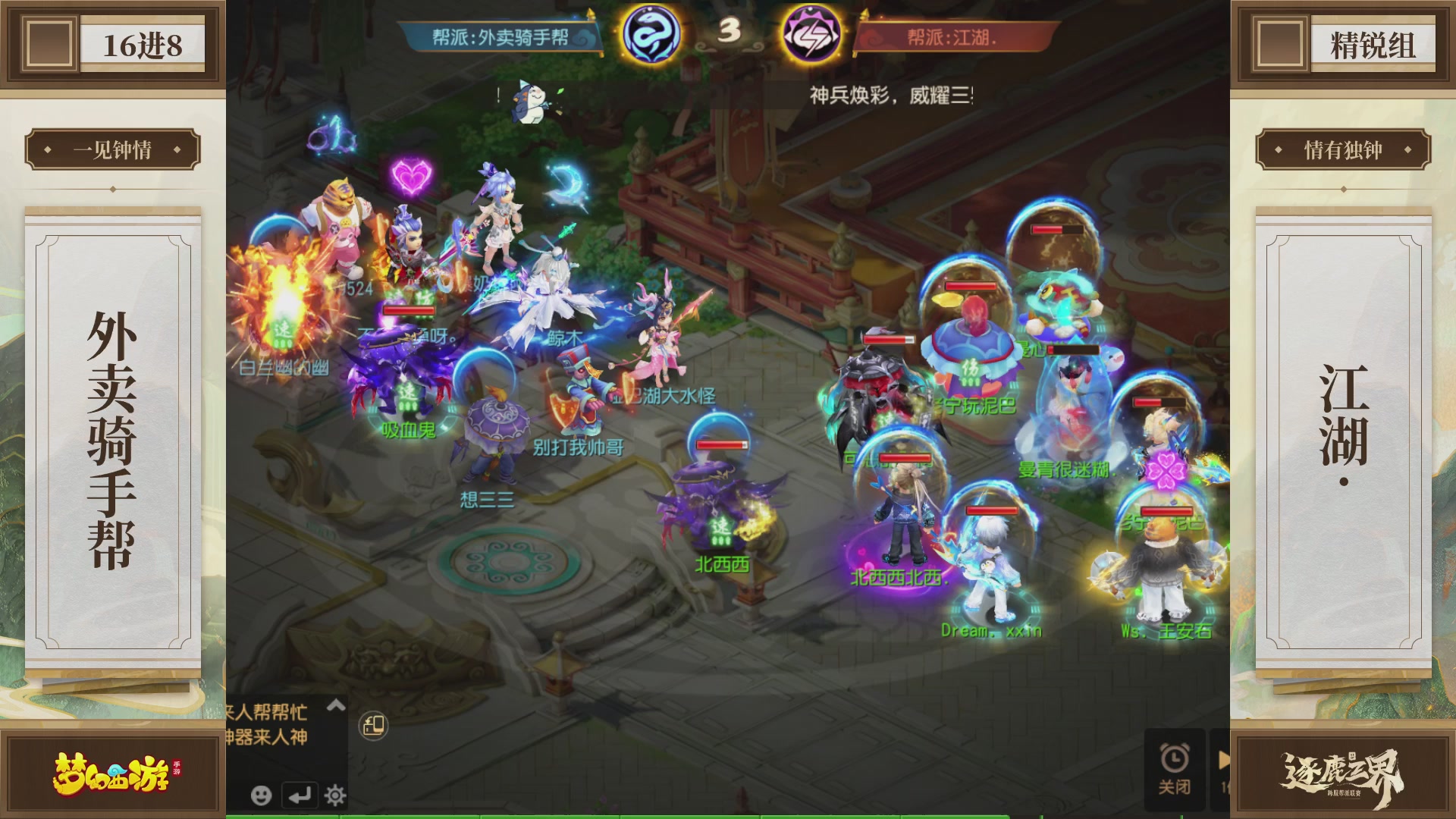Click the send message enter icon

click(300, 796)
